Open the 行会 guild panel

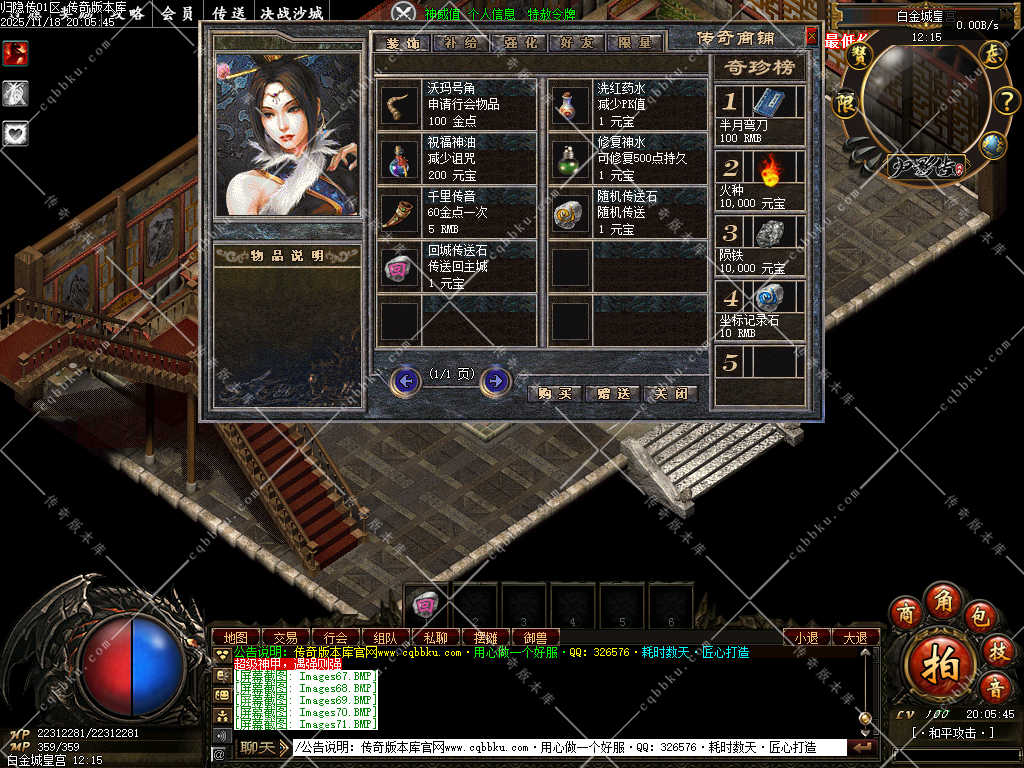[336, 637]
